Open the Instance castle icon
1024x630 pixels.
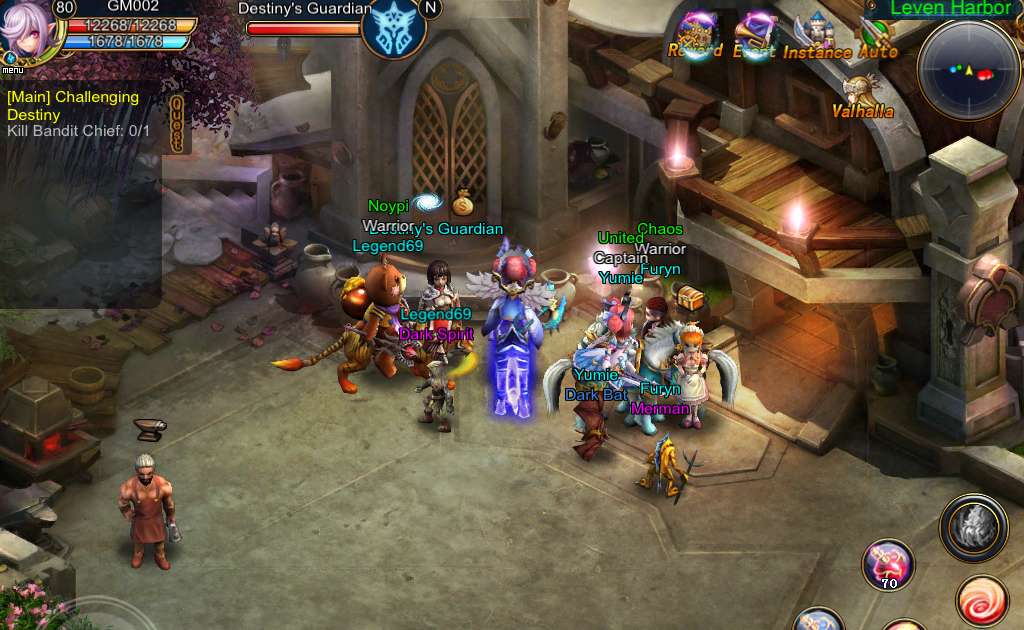click(x=816, y=35)
